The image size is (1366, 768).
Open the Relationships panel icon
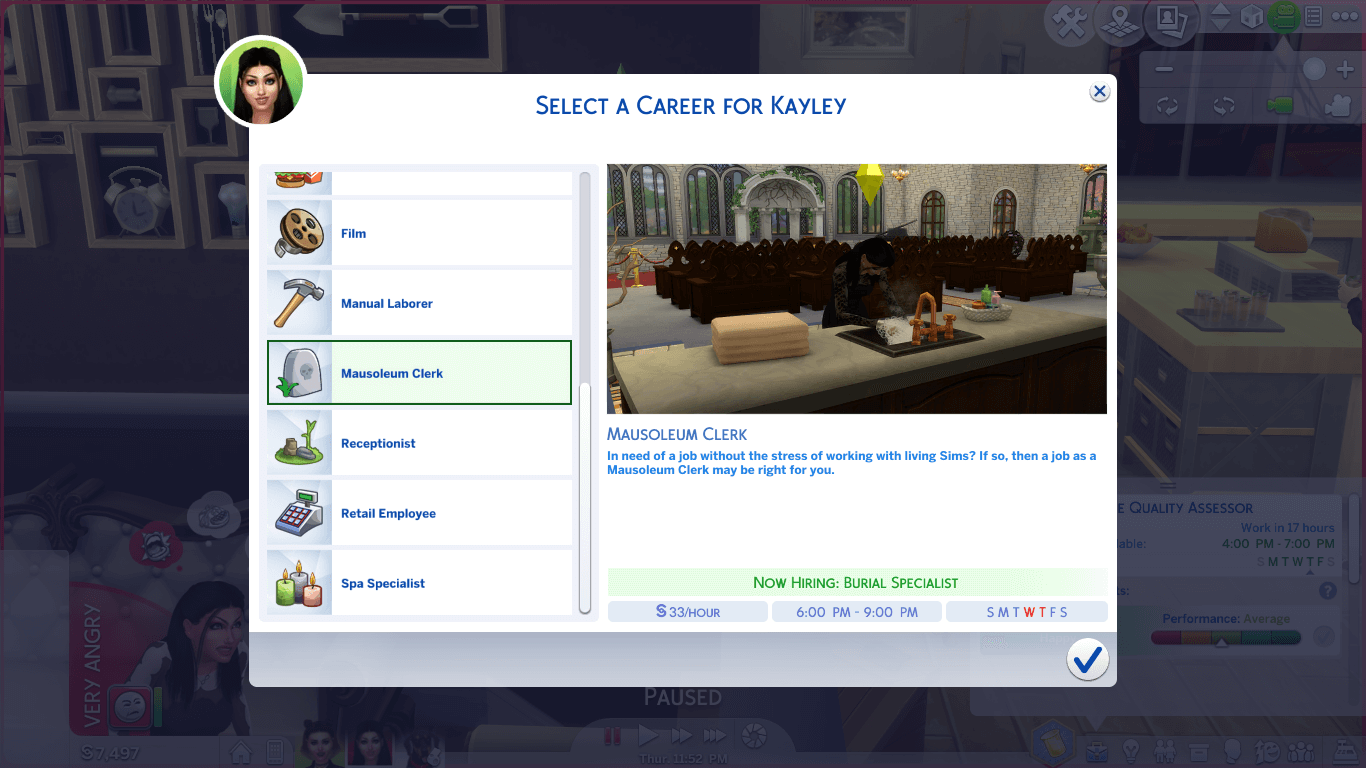(1166, 750)
